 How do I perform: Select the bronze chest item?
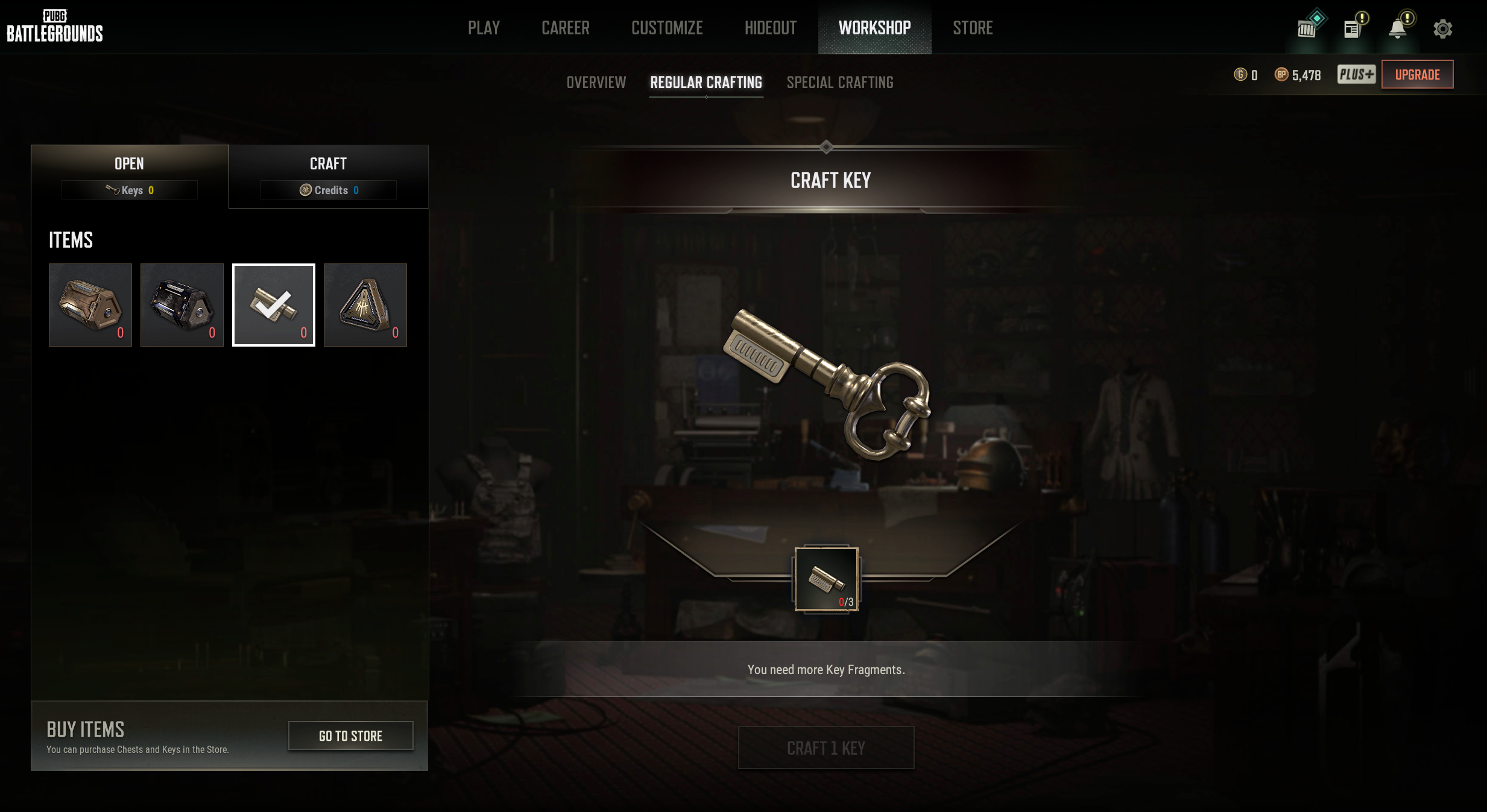click(x=90, y=305)
